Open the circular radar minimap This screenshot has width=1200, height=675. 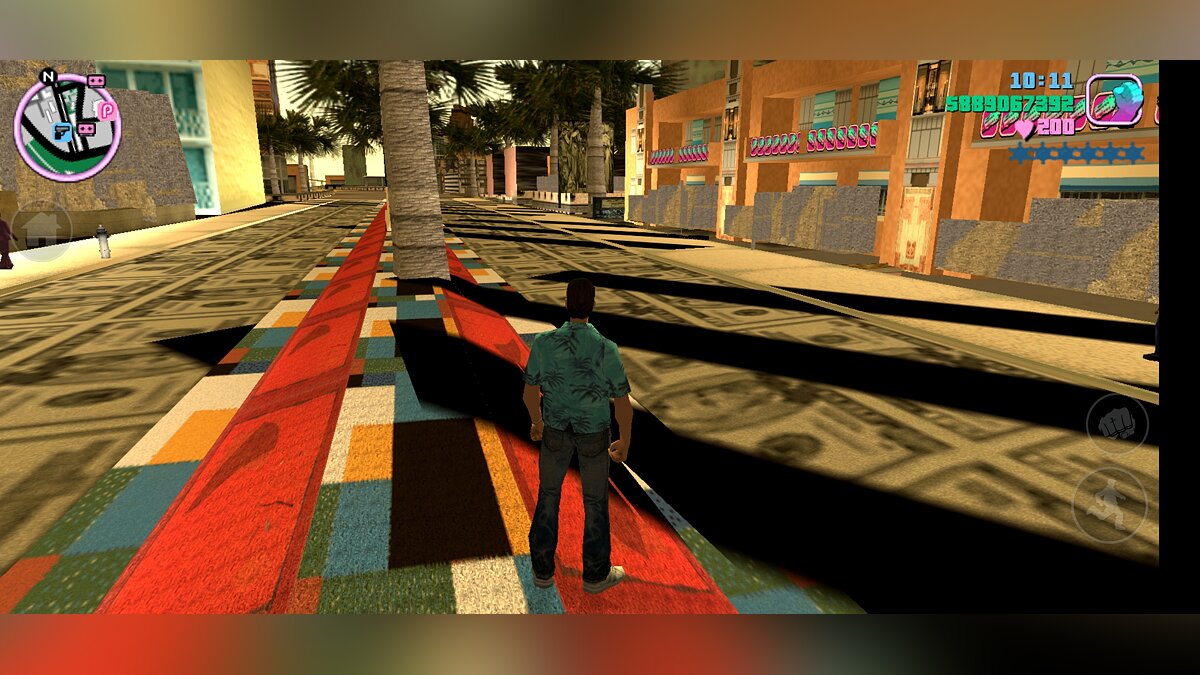(x=67, y=127)
